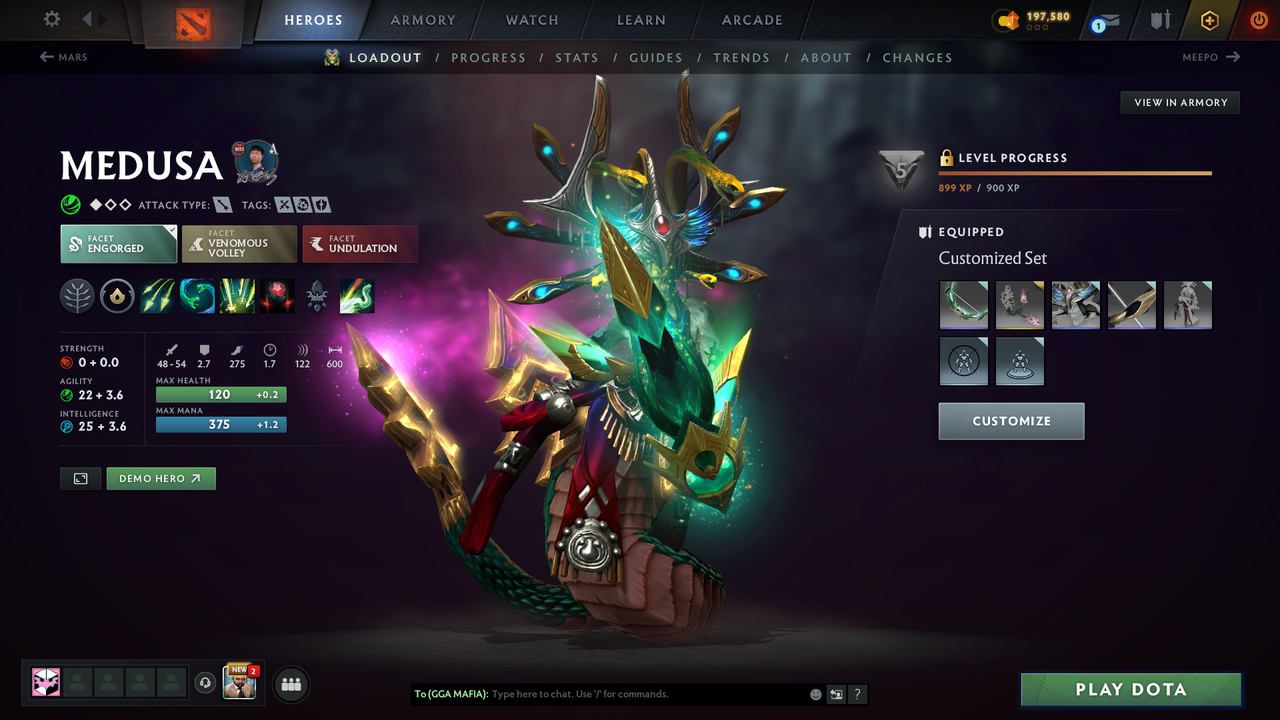Enable the Undulation facet

(x=360, y=243)
